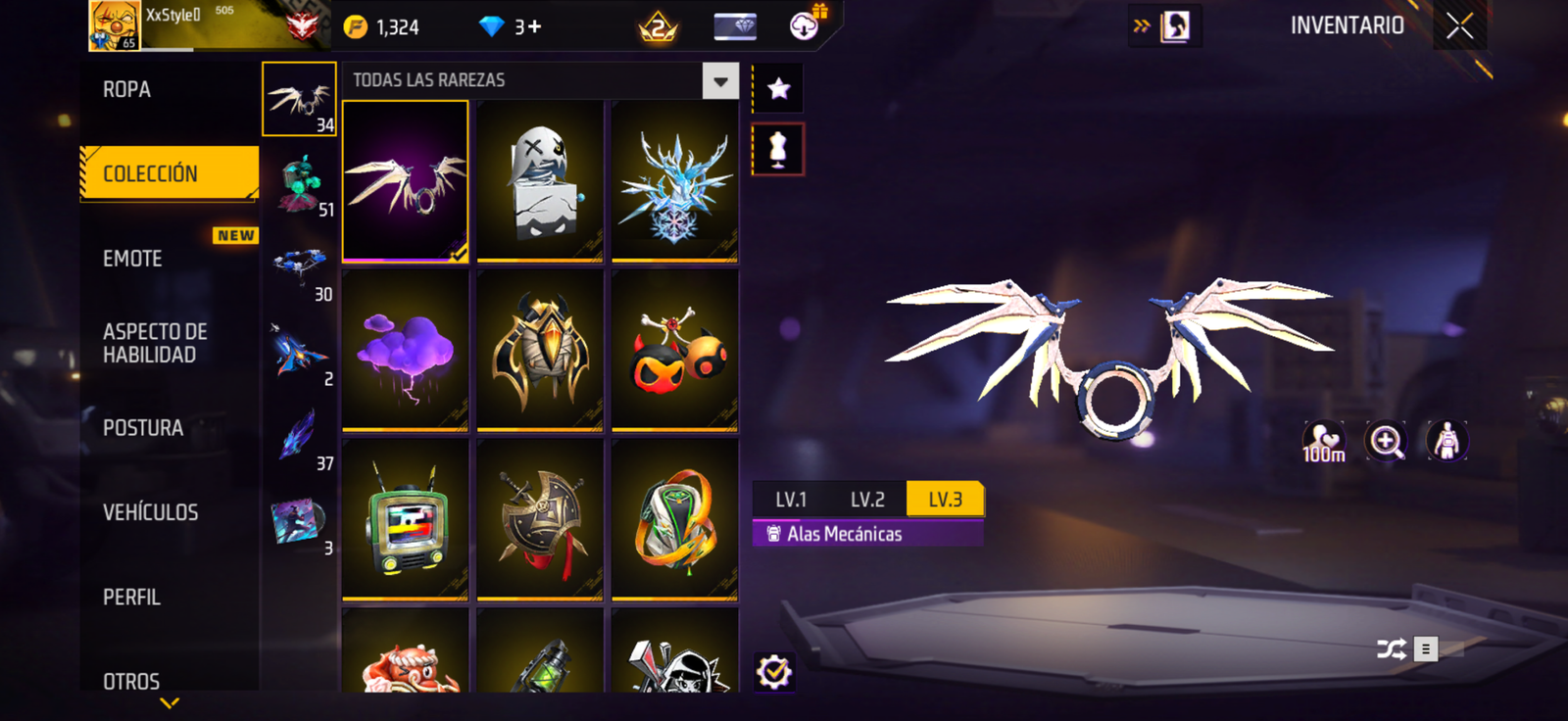Screen dimensions: 1568x721
Task: Click the star favorites filter
Action: (778, 89)
